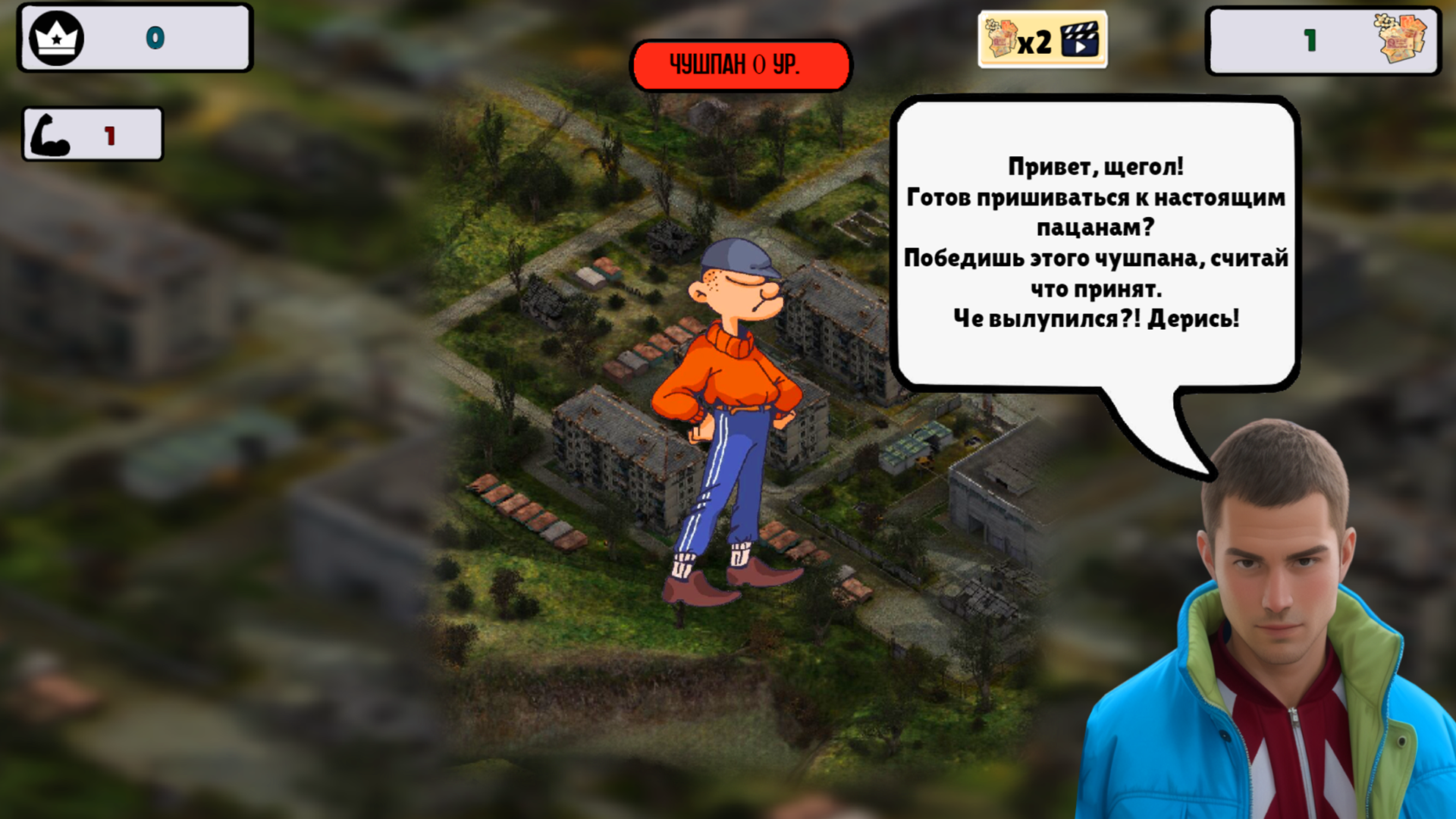Select the strength stat panel
Image resolution: width=1456 pixels, height=819 pixels.
[x=91, y=133]
